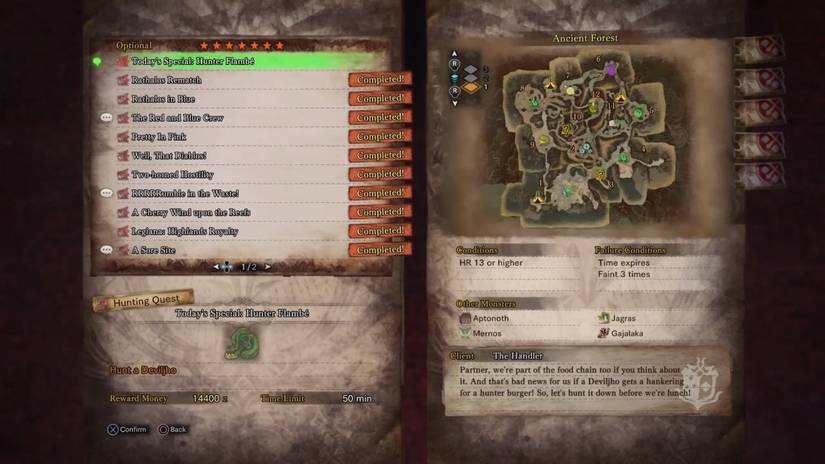This screenshot has width=825, height=464.
Task: Pick the Pretty in Pink quest
Action: 240,137
